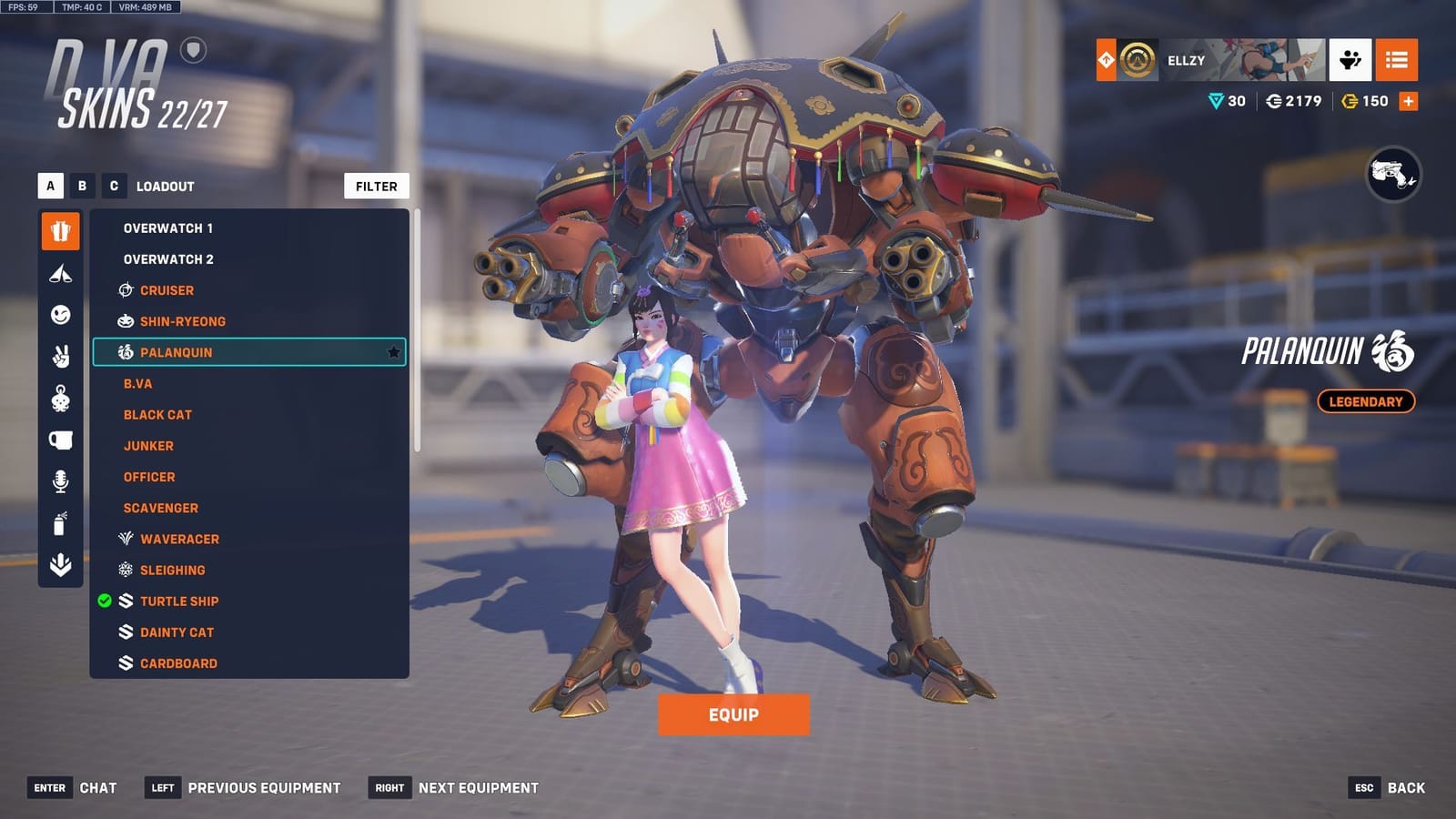Viewport: 1456px width, 819px height.
Task: Open the orange menu list icon
Action: 1398,61
